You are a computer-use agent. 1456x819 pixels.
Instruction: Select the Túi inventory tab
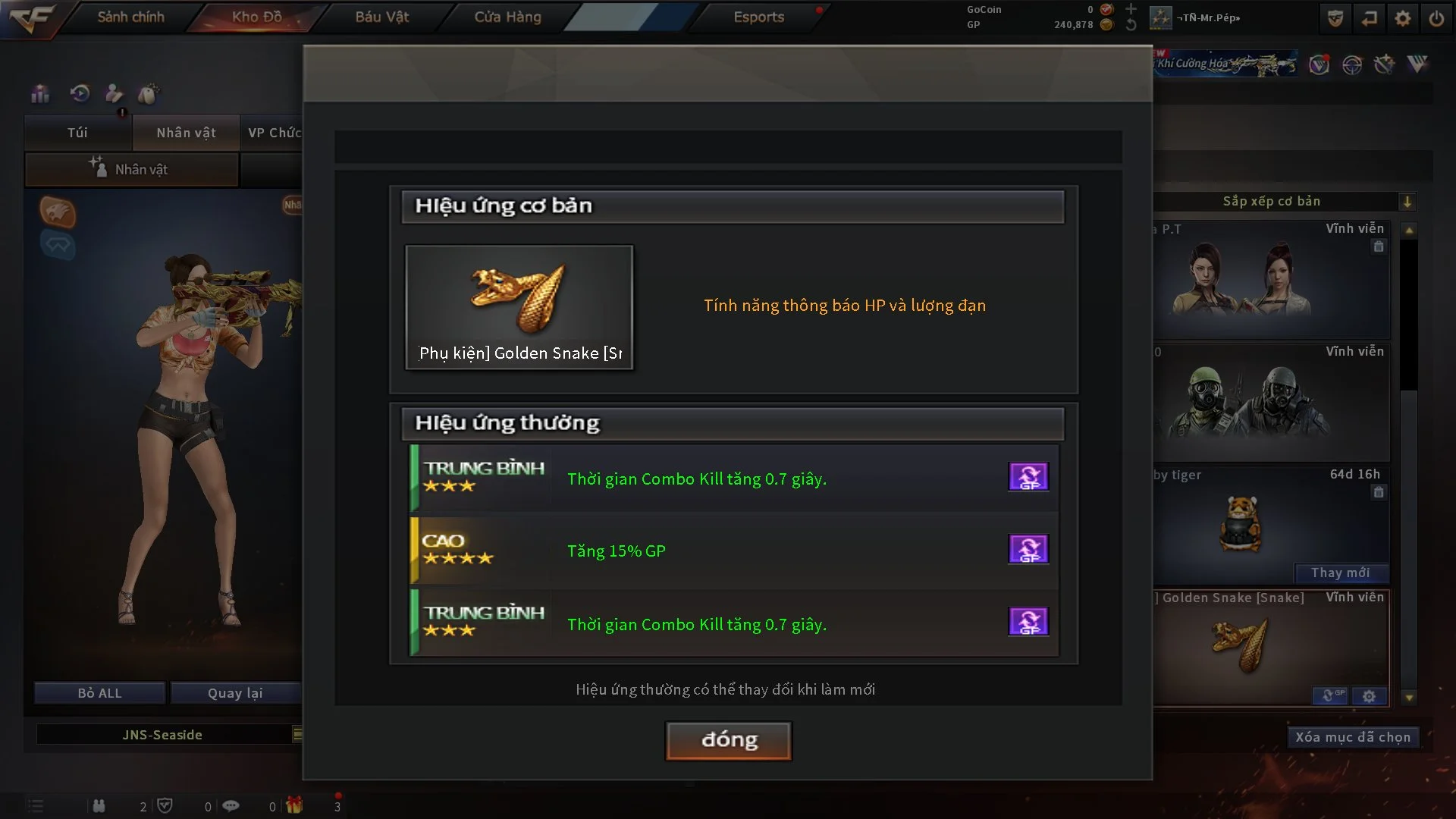[77, 133]
